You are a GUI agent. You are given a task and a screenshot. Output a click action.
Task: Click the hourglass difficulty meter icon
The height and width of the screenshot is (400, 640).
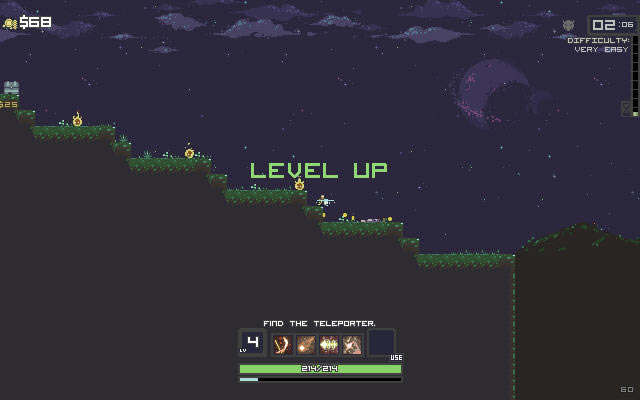(x=626, y=108)
